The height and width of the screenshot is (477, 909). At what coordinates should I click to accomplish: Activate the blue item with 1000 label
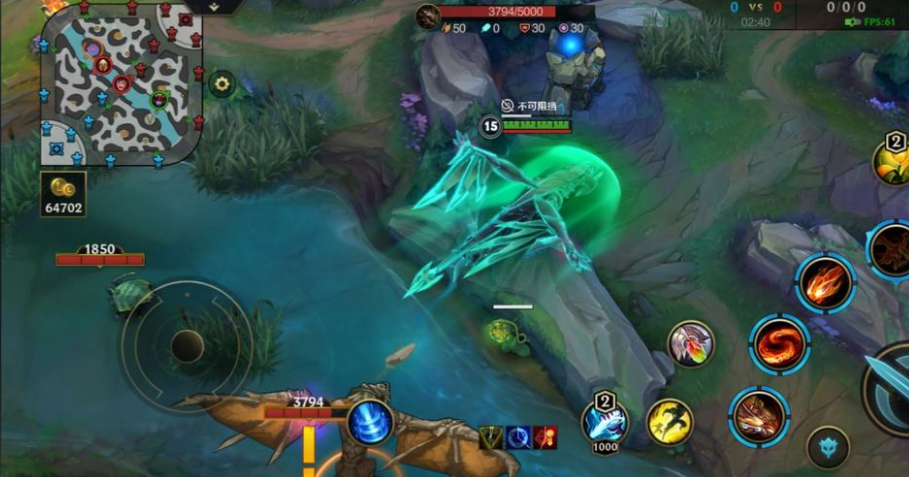(605, 420)
